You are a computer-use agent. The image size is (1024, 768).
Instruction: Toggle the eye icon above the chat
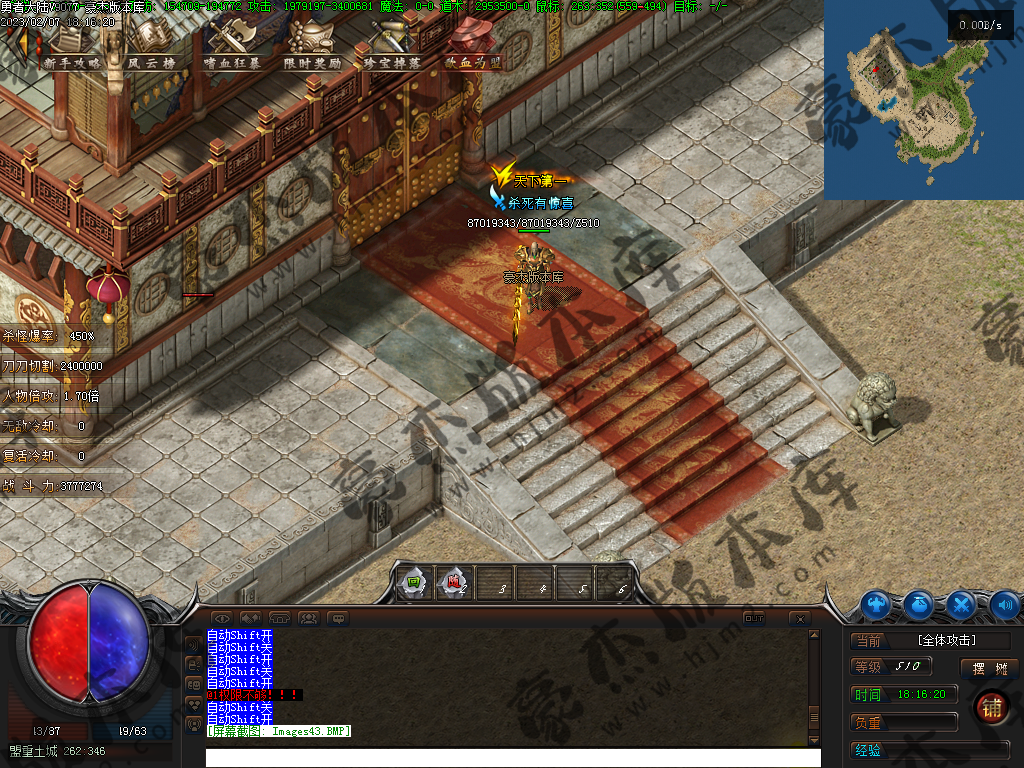pos(222,618)
